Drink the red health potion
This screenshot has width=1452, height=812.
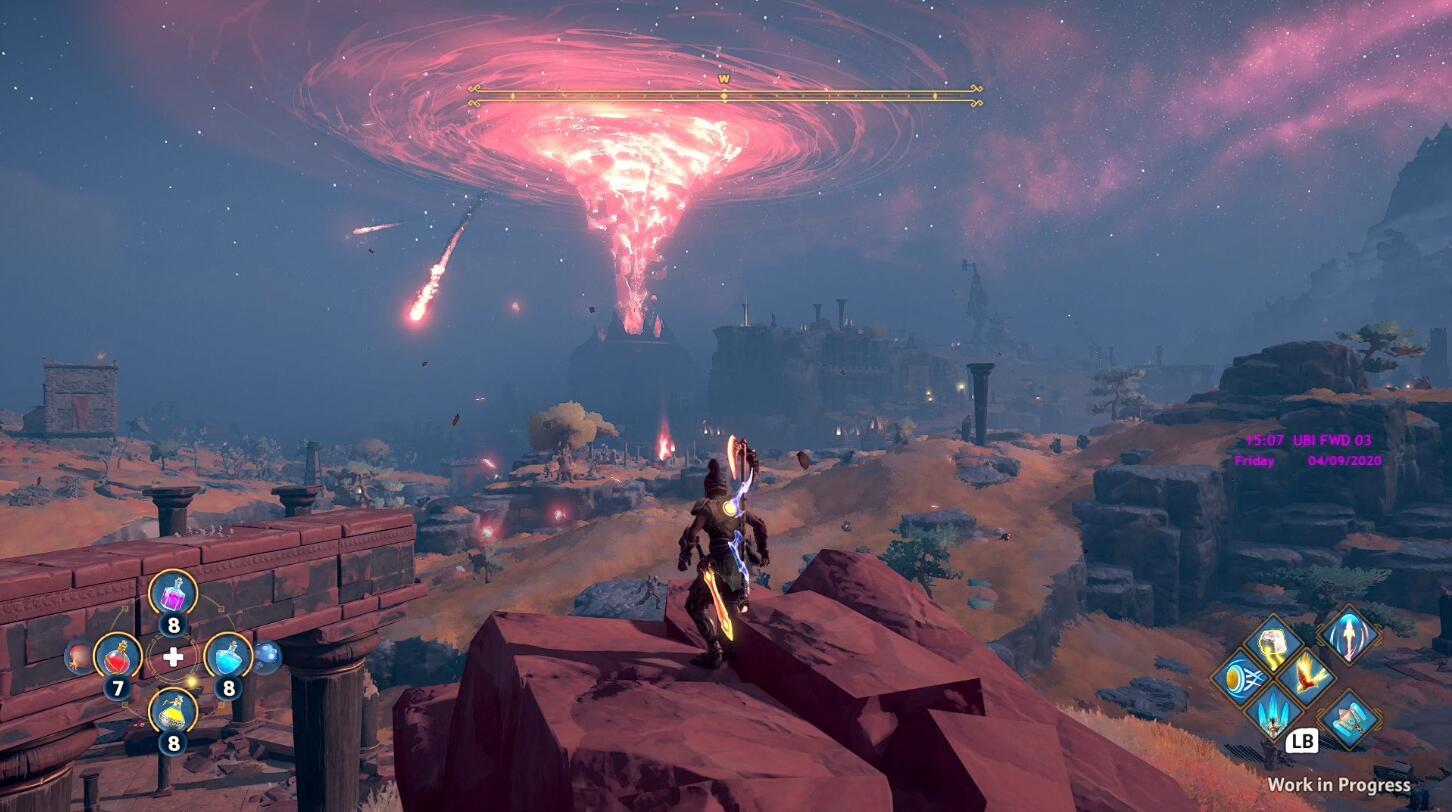tap(117, 656)
